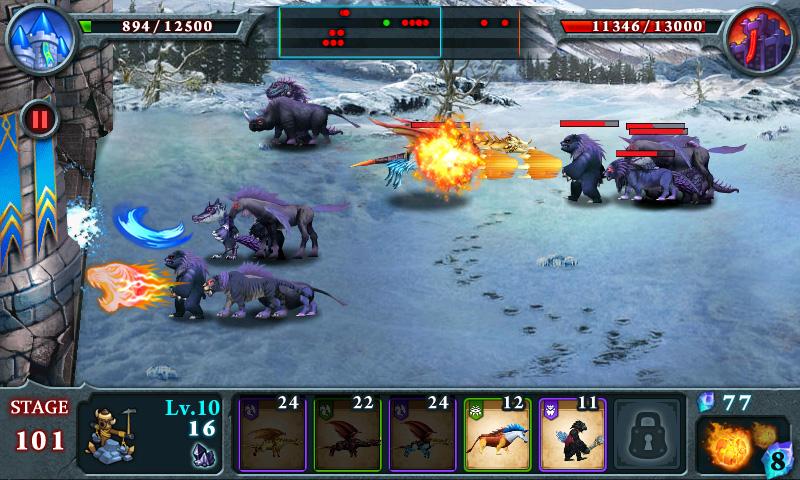Summon the red-winged dragon costing 22

(346, 435)
